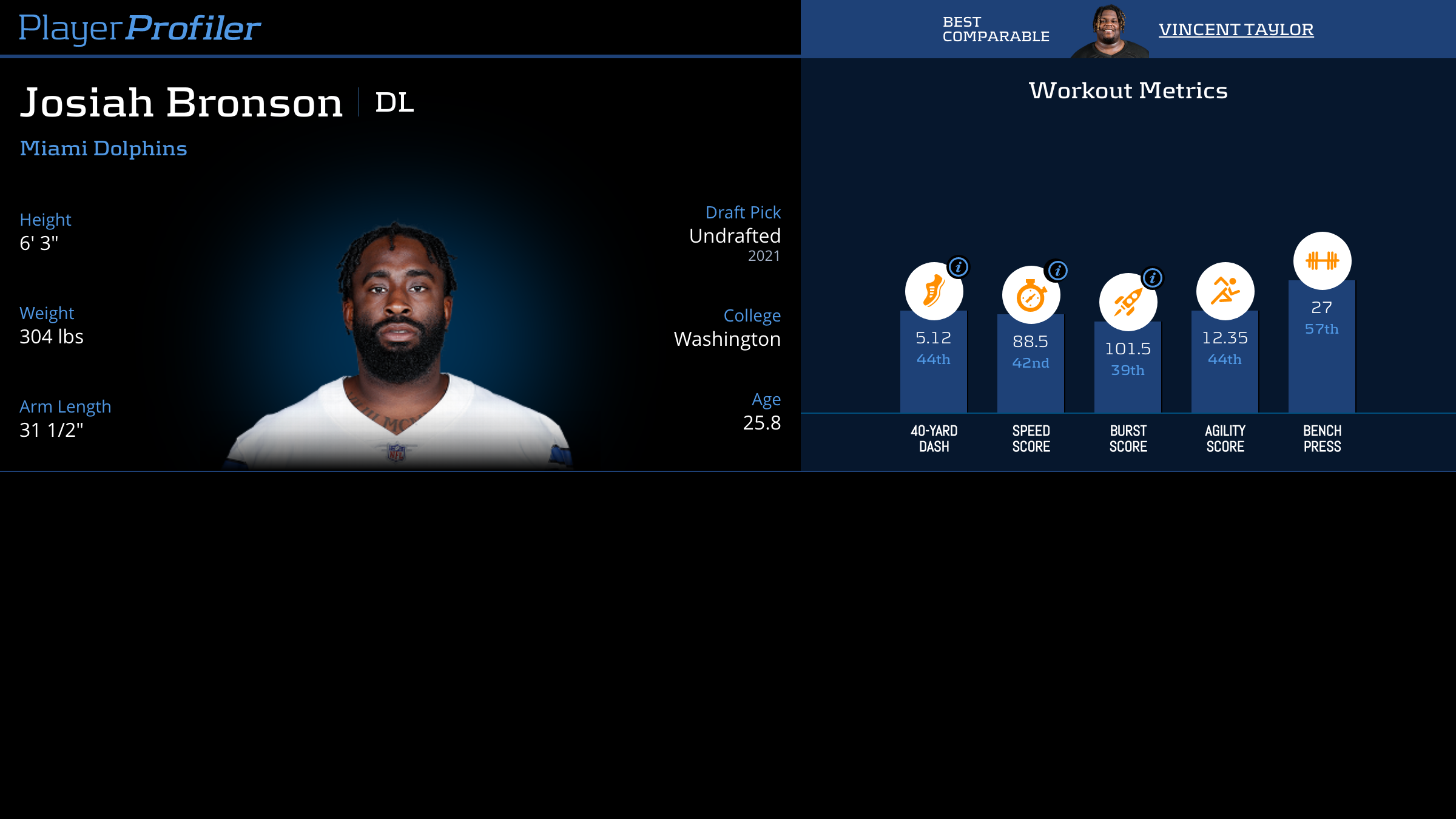Select the Bench Press barbell icon

(x=1322, y=261)
